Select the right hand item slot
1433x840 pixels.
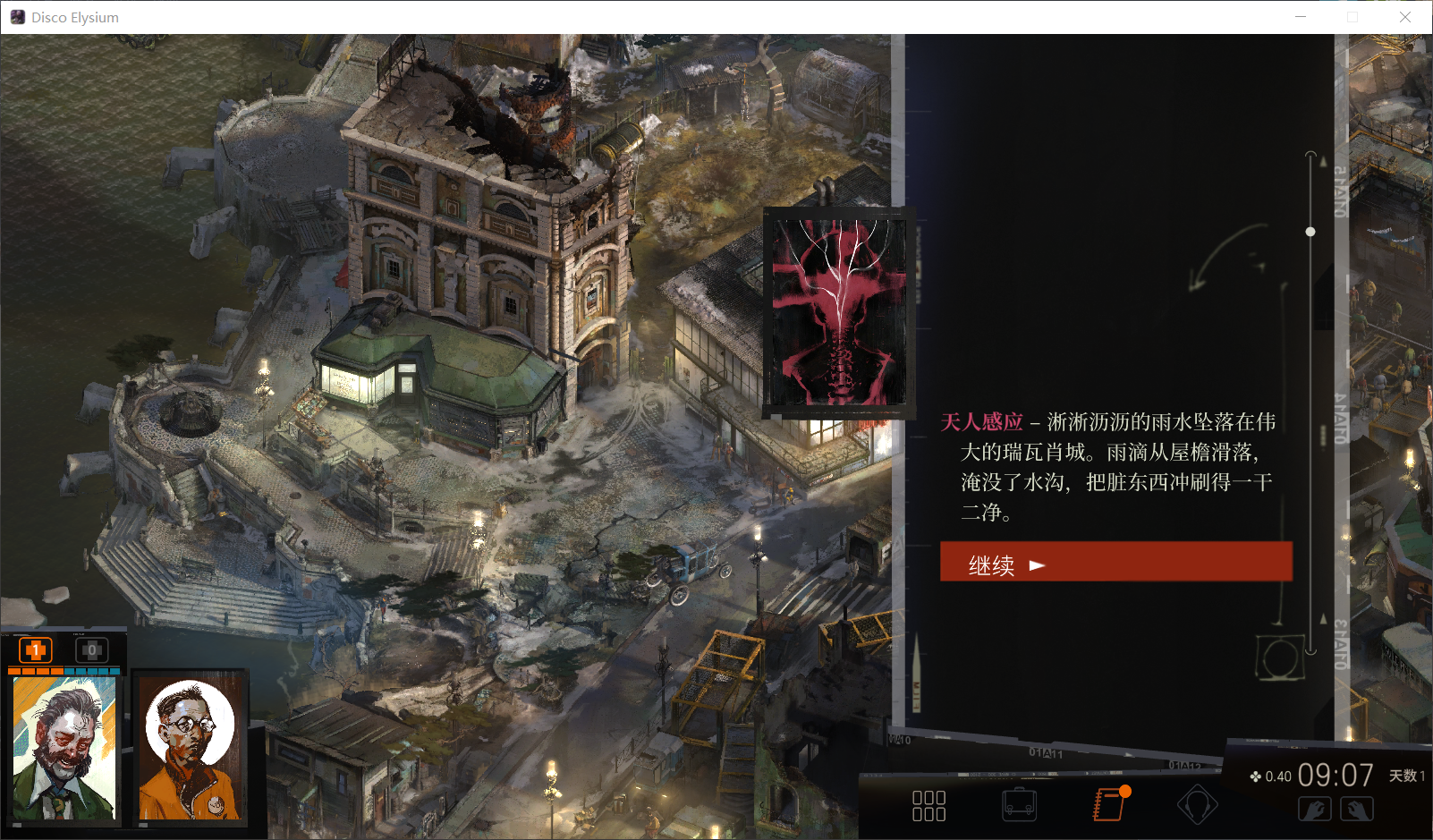point(1357,810)
